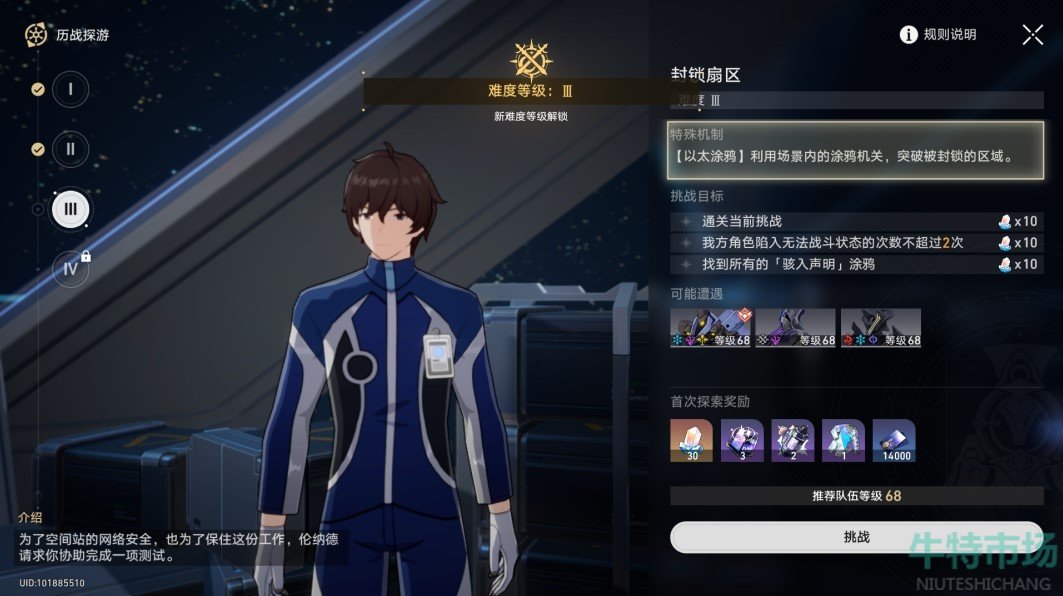Inspect the third possible enemy thumbnail
The width and height of the screenshot is (1063, 596).
click(880, 328)
